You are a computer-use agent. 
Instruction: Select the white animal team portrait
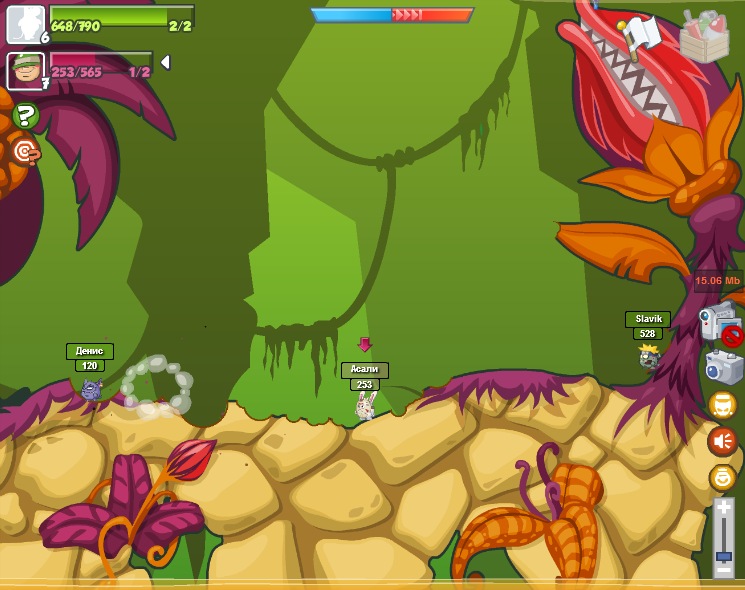click(x=25, y=24)
